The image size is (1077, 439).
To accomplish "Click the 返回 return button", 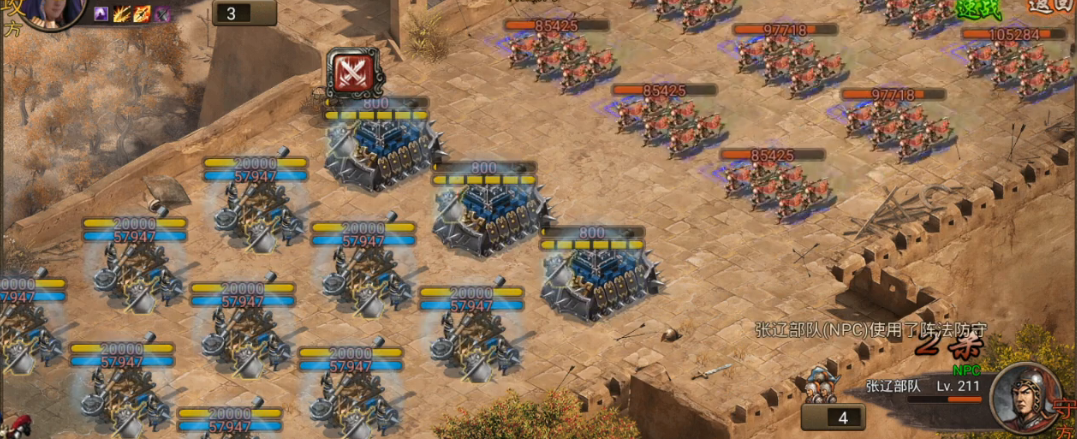I will [x=1049, y=7].
